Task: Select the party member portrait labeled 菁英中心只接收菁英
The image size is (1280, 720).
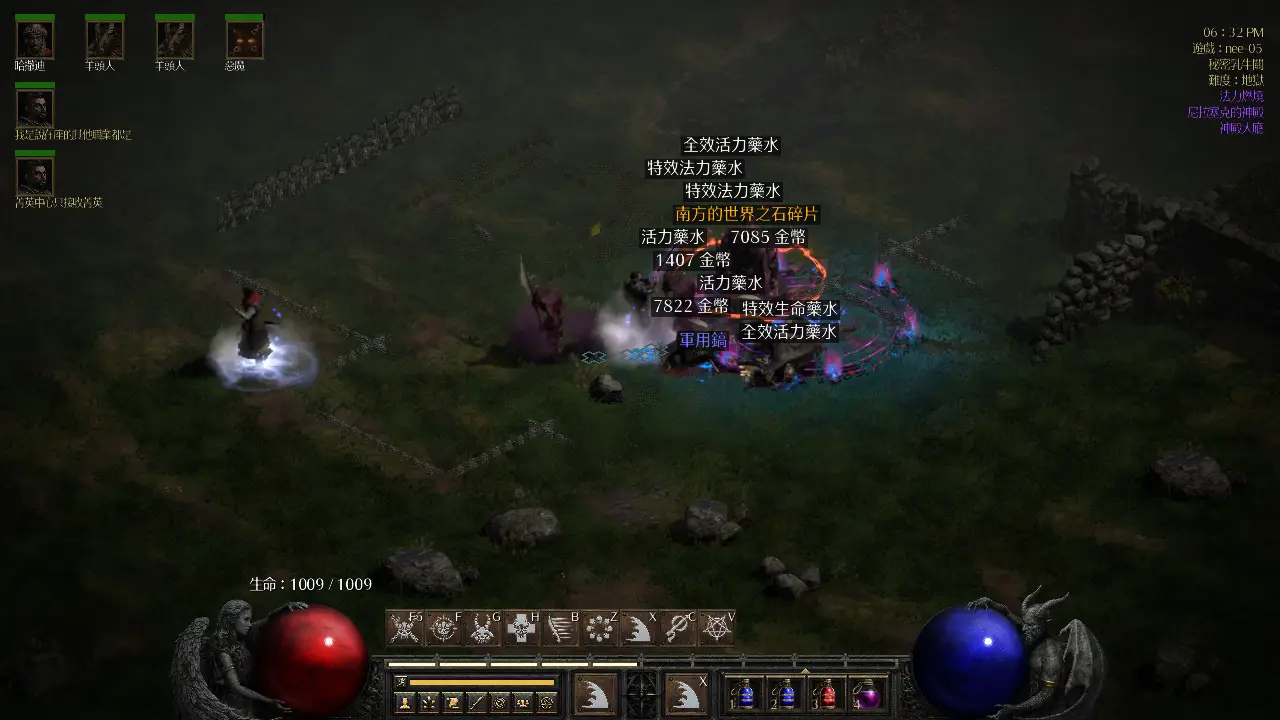Action: 35,176
